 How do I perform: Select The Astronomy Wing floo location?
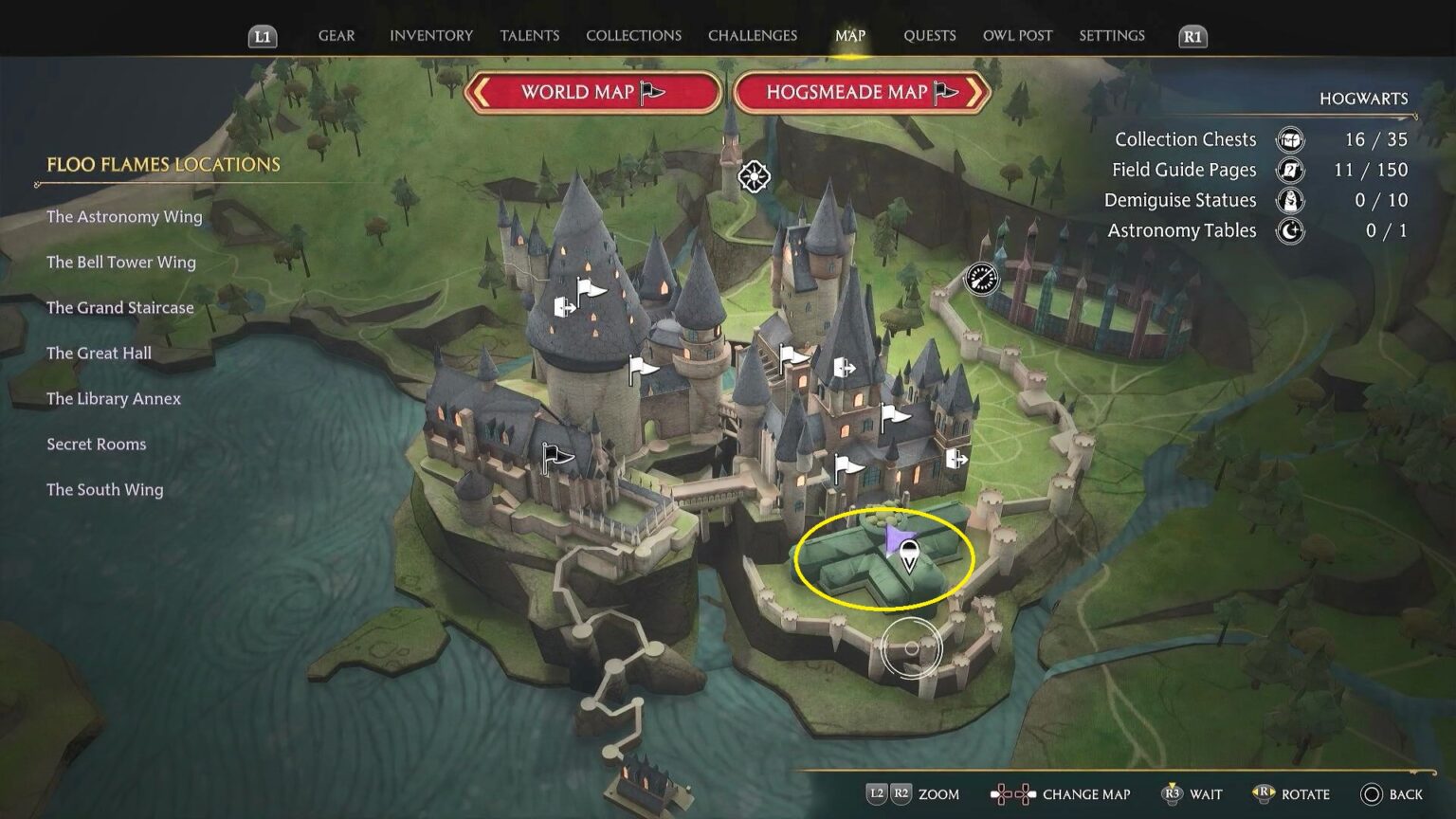(124, 217)
